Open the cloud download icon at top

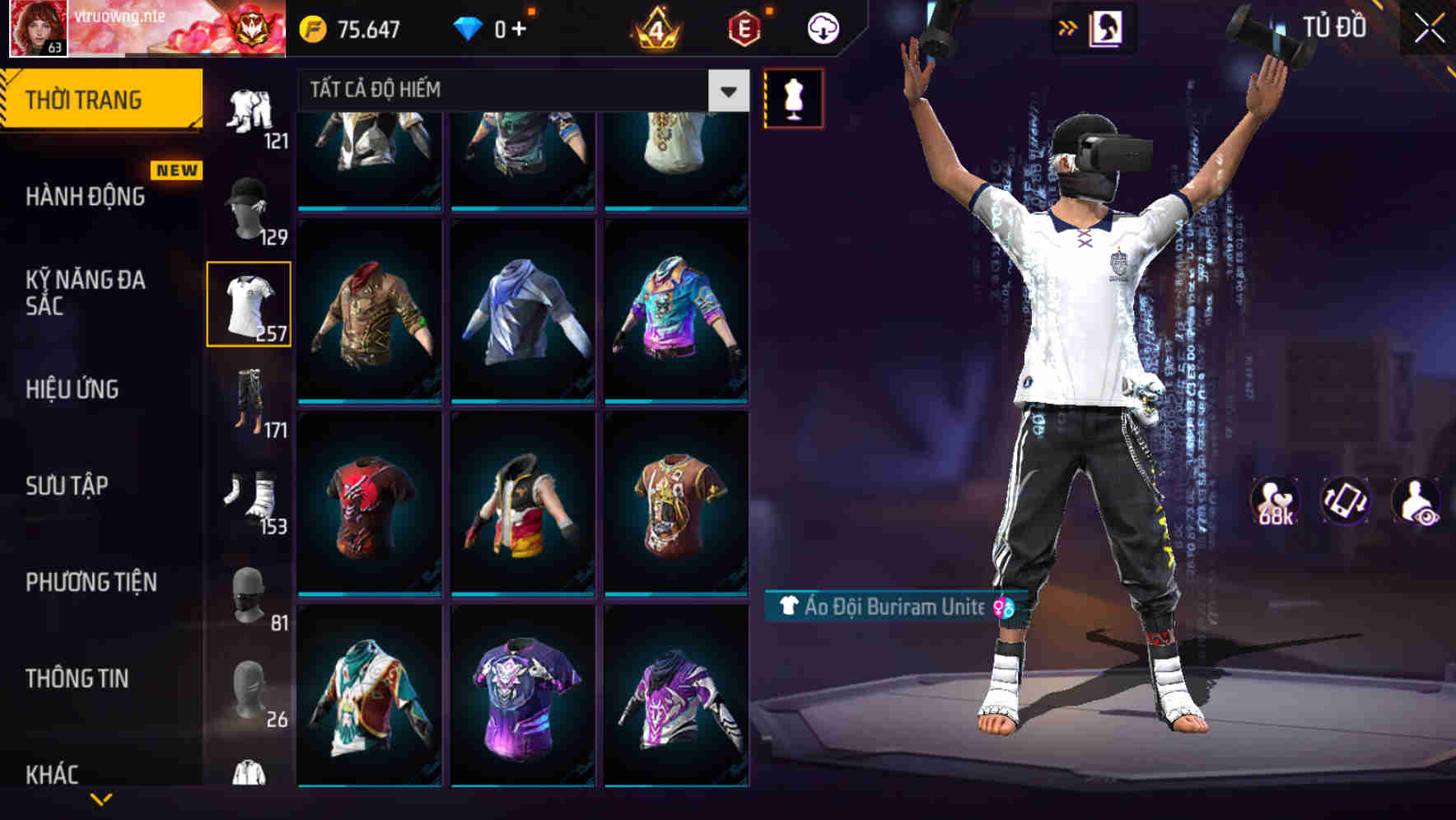(x=823, y=27)
